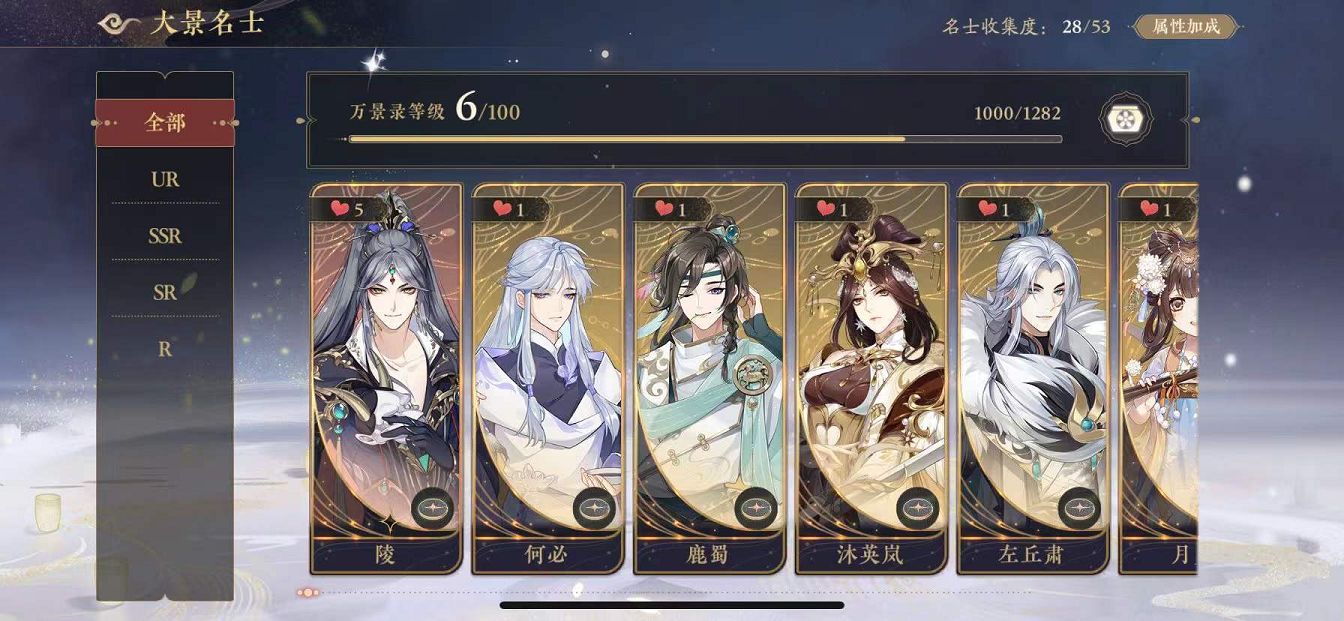Pick the 左丘肃 character card
1344x621 pixels.
tap(1032, 378)
